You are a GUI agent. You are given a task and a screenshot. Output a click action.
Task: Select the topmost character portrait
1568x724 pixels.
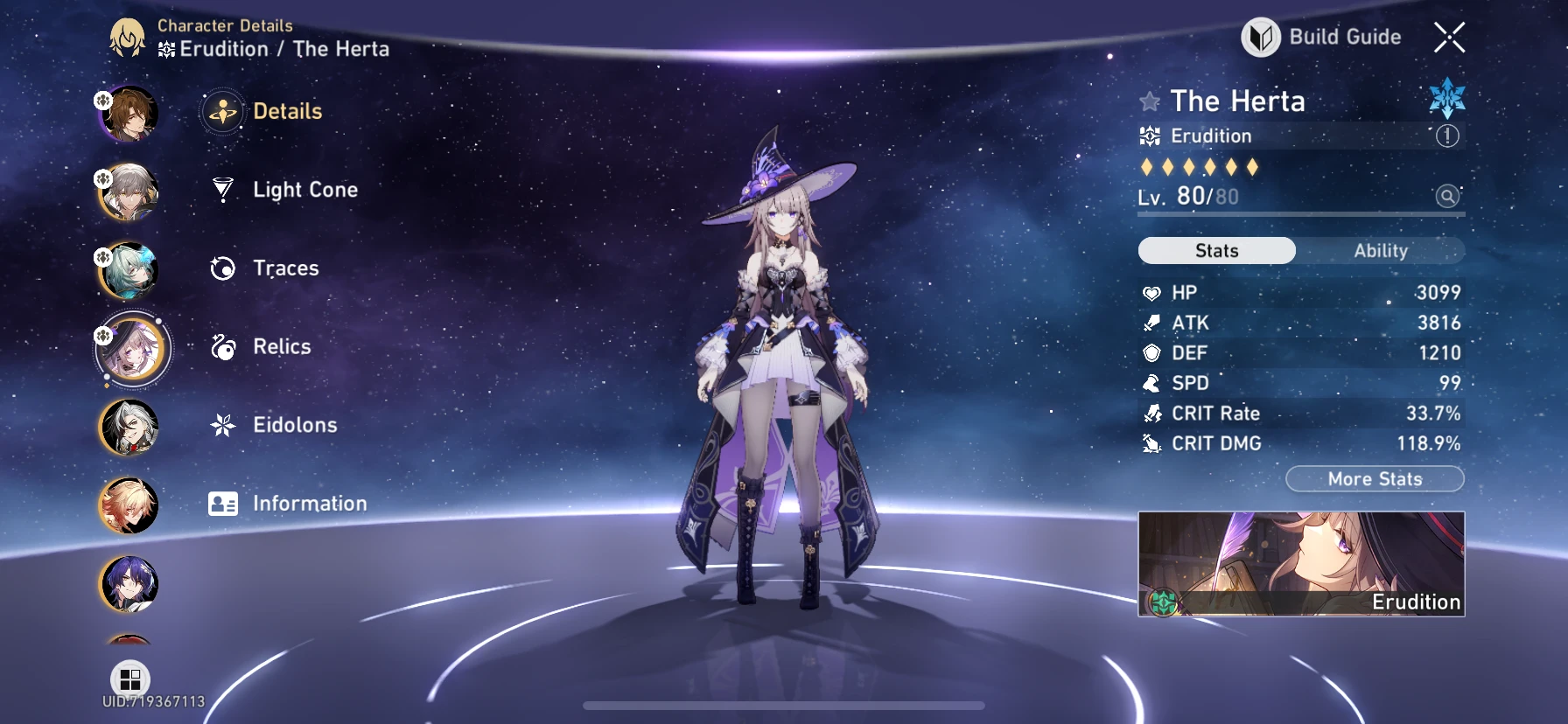pyautogui.click(x=129, y=112)
